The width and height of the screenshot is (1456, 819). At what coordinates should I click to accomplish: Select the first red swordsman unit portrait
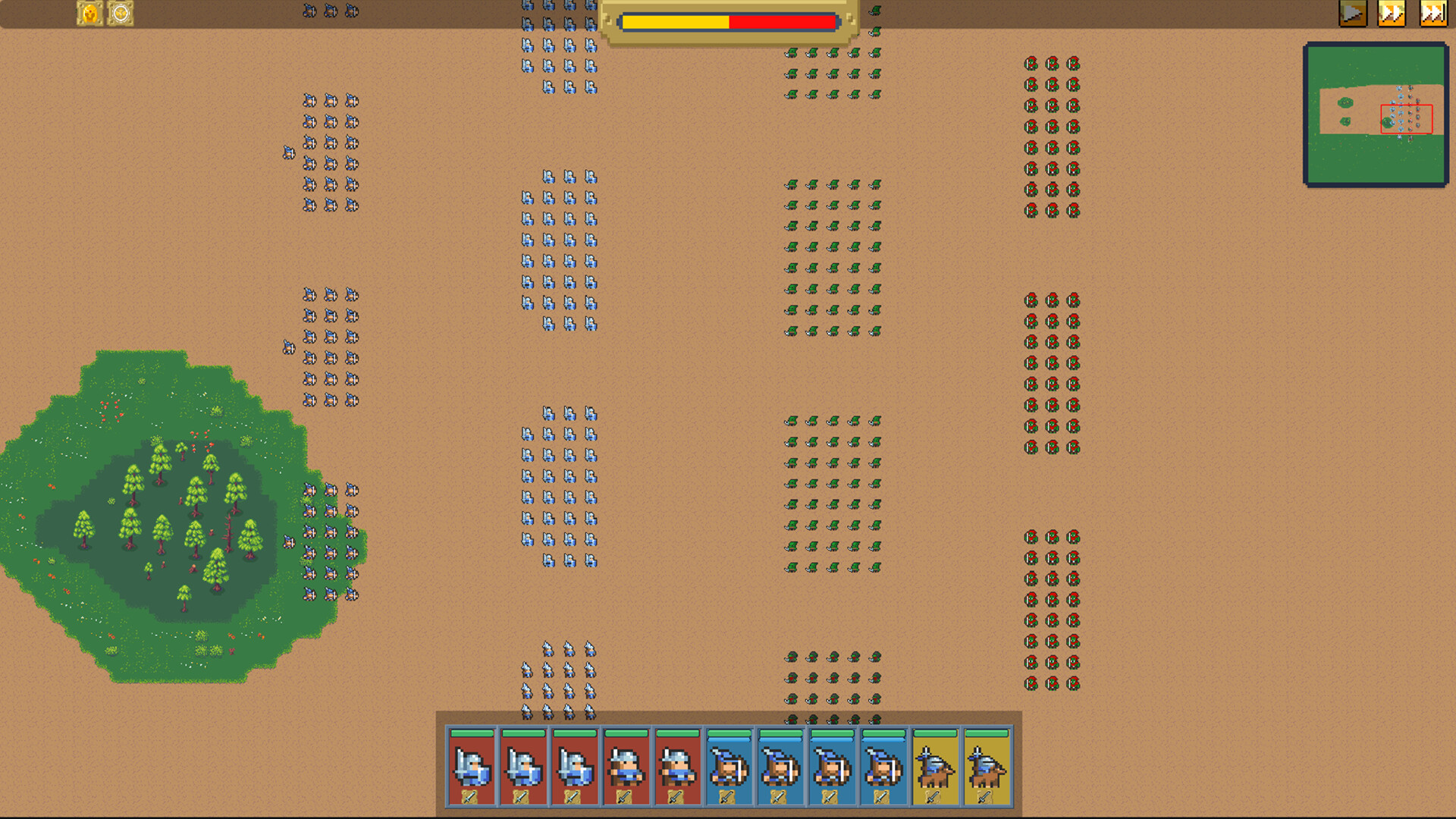pyautogui.click(x=472, y=767)
